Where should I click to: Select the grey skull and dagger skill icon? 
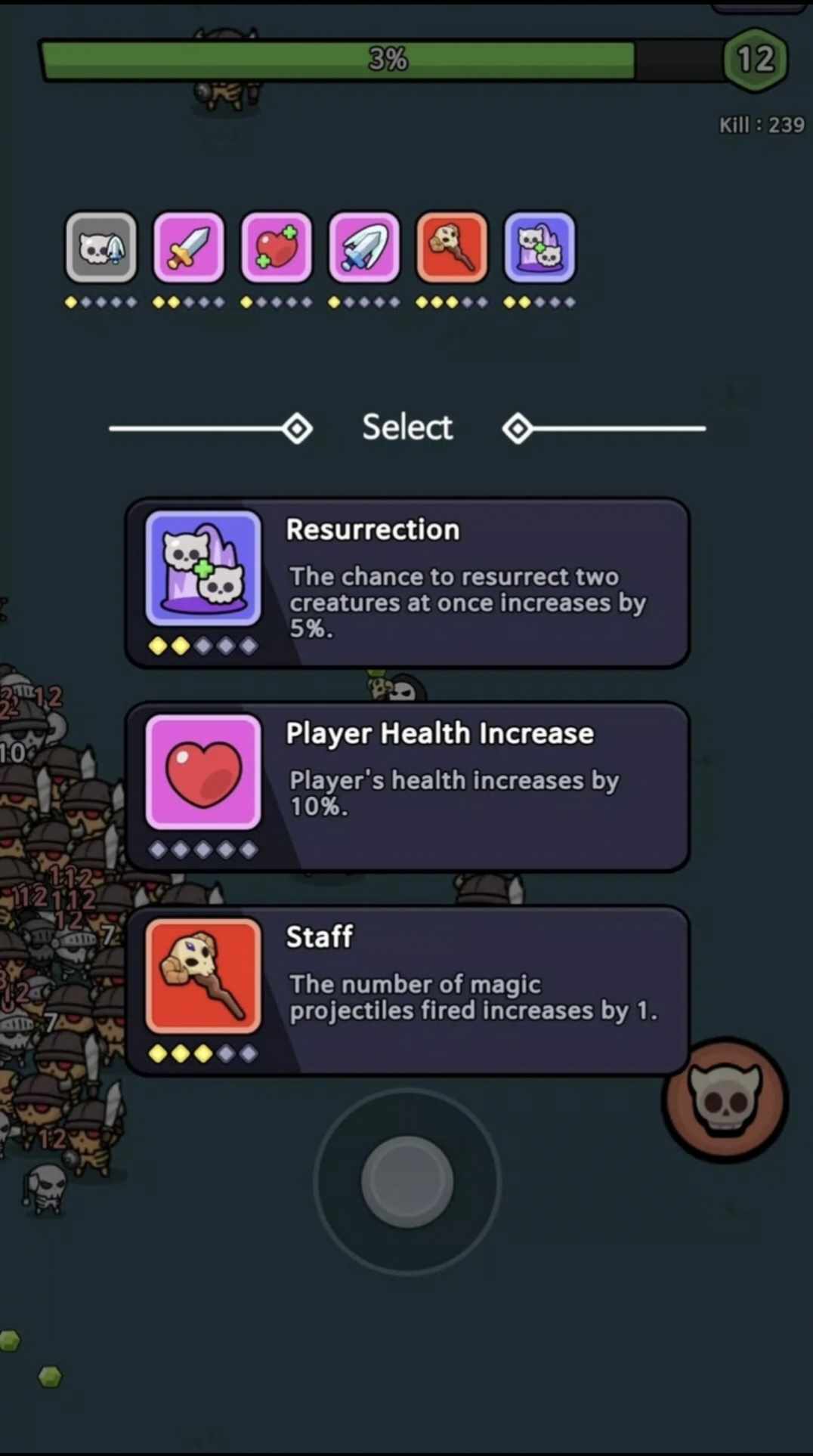101,248
